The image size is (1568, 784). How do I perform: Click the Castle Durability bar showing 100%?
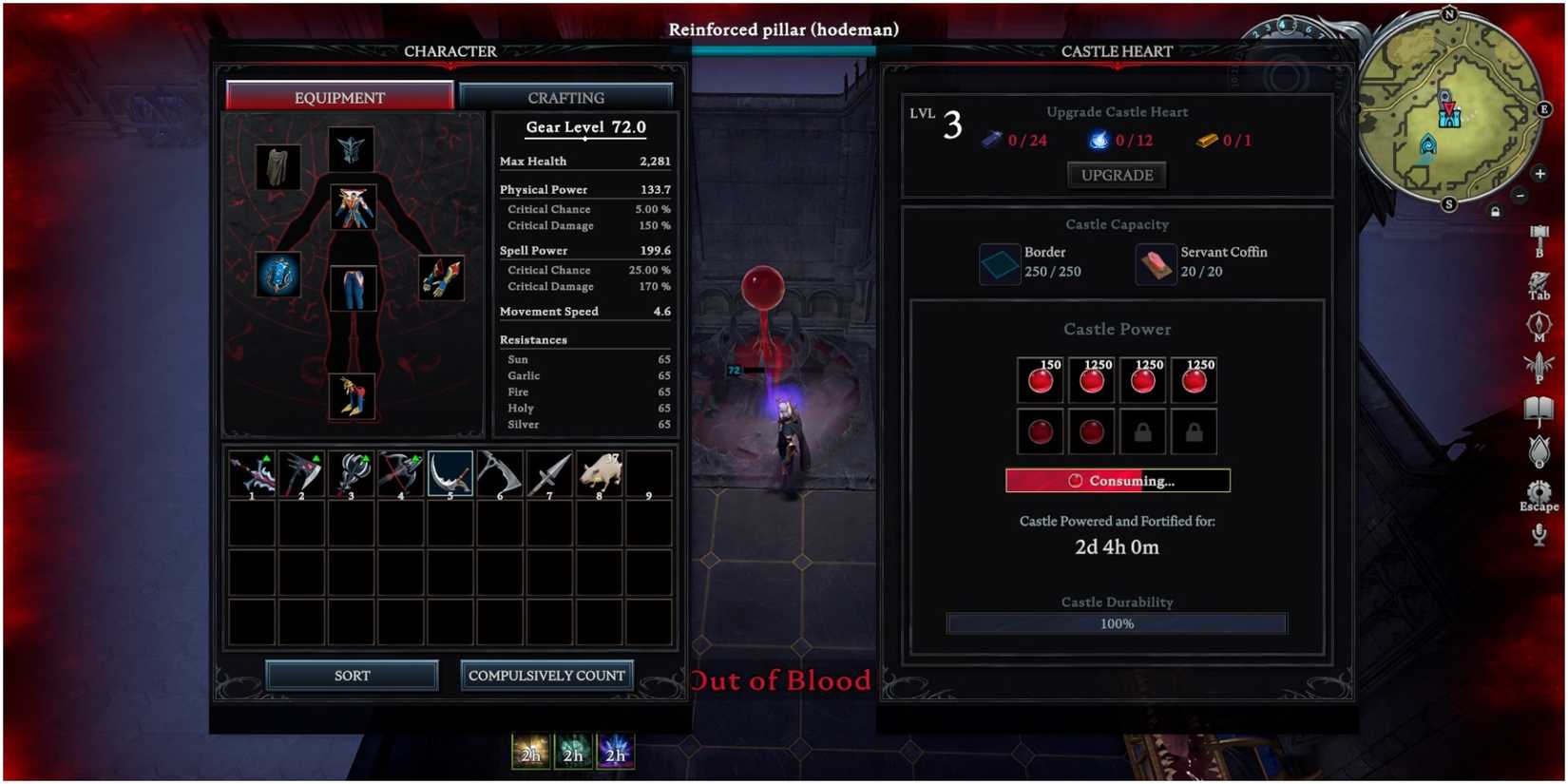click(1117, 623)
